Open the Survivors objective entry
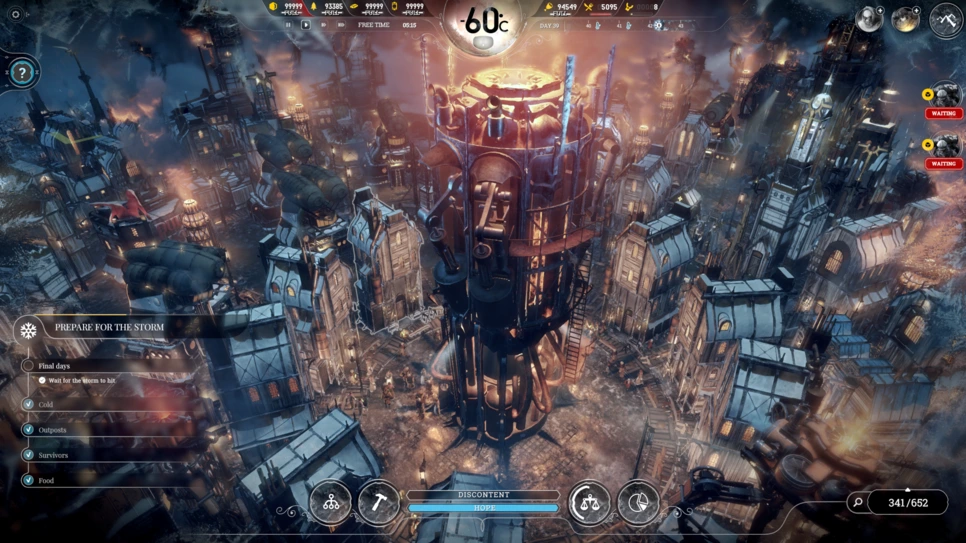Viewport: 966px width, 543px height. 53,455
